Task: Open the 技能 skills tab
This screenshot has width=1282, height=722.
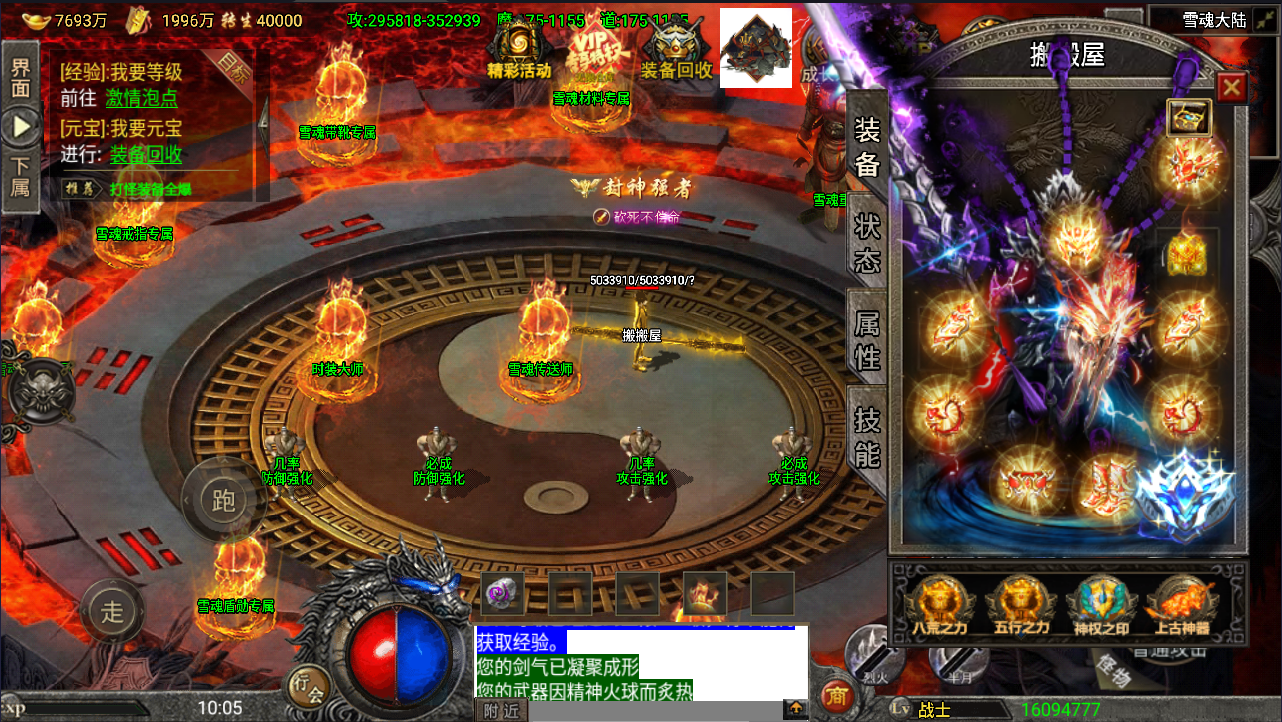Action: (867, 437)
